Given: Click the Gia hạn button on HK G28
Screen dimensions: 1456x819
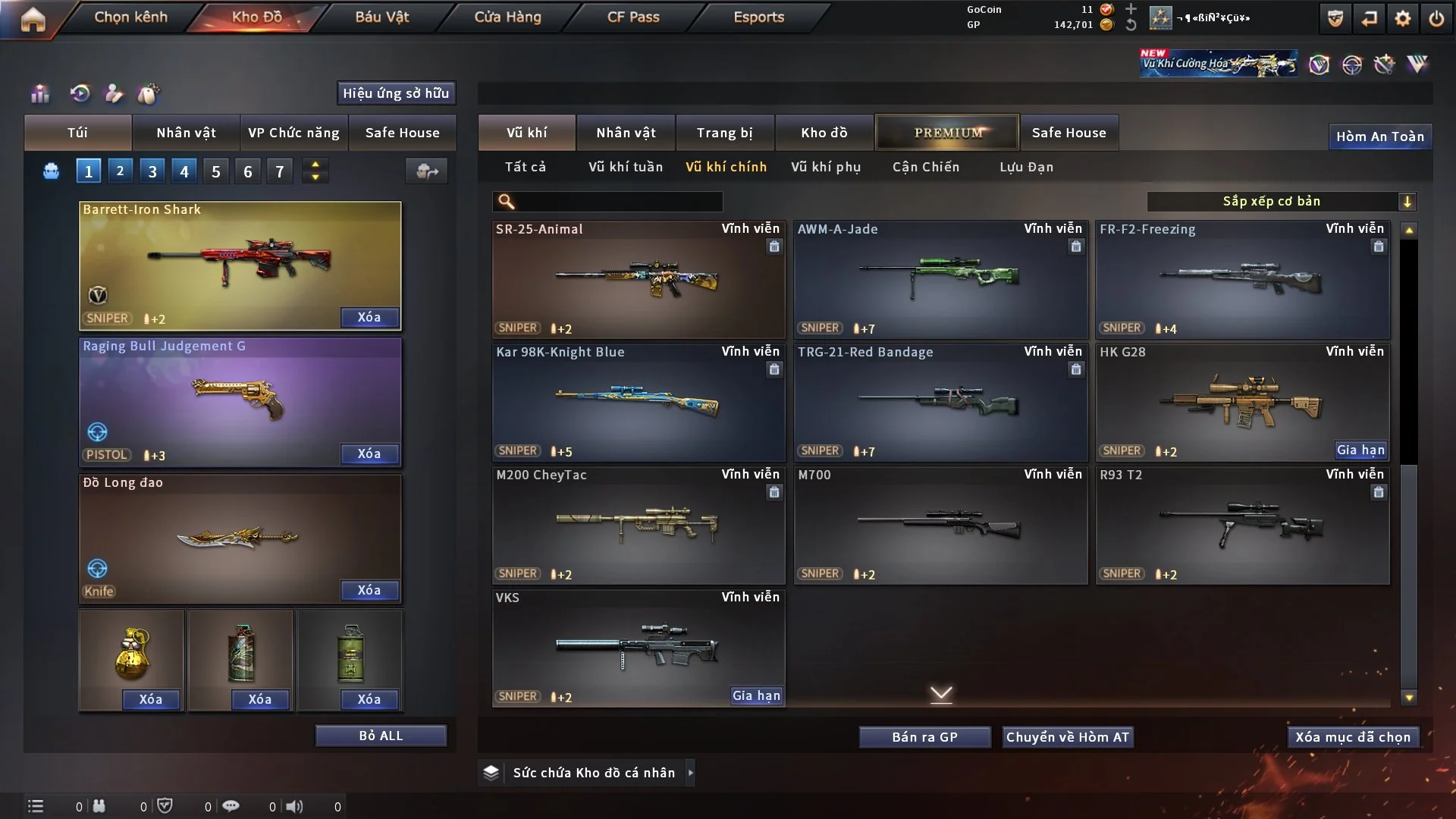Looking at the screenshot, I should (x=1360, y=450).
